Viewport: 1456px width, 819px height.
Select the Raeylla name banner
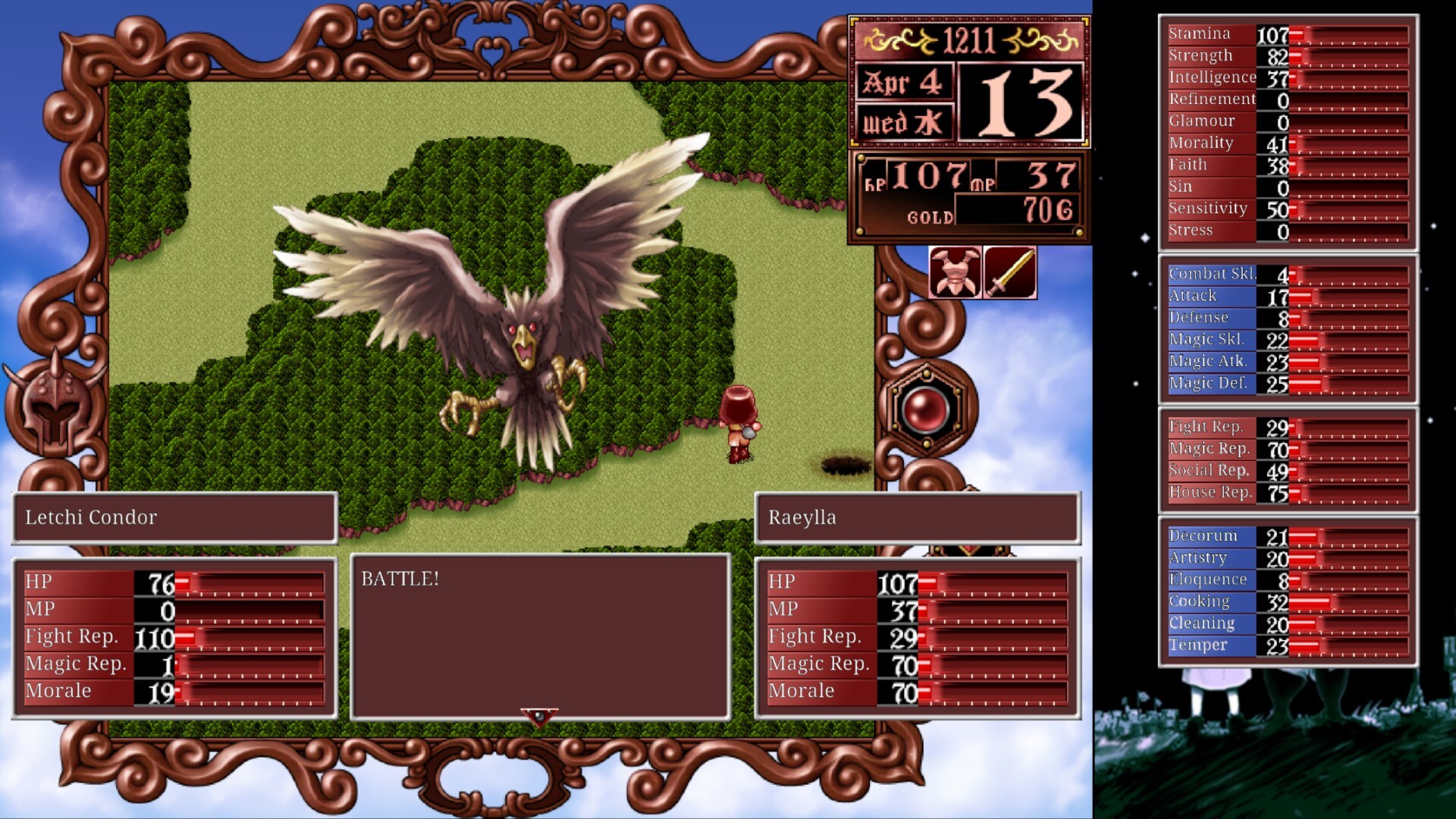click(916, 518)
